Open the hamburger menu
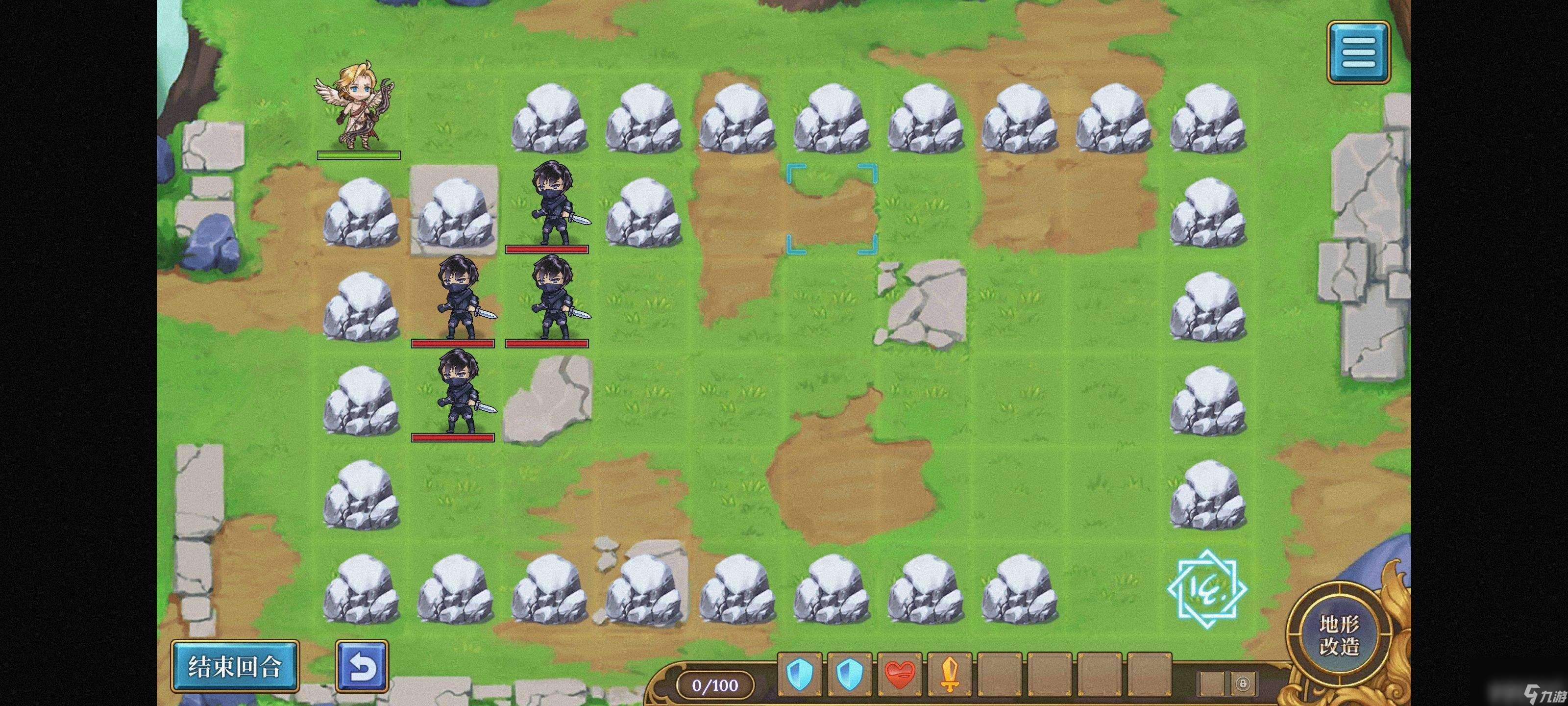This screenshot has height=706, width=1568. (1358, 52)
